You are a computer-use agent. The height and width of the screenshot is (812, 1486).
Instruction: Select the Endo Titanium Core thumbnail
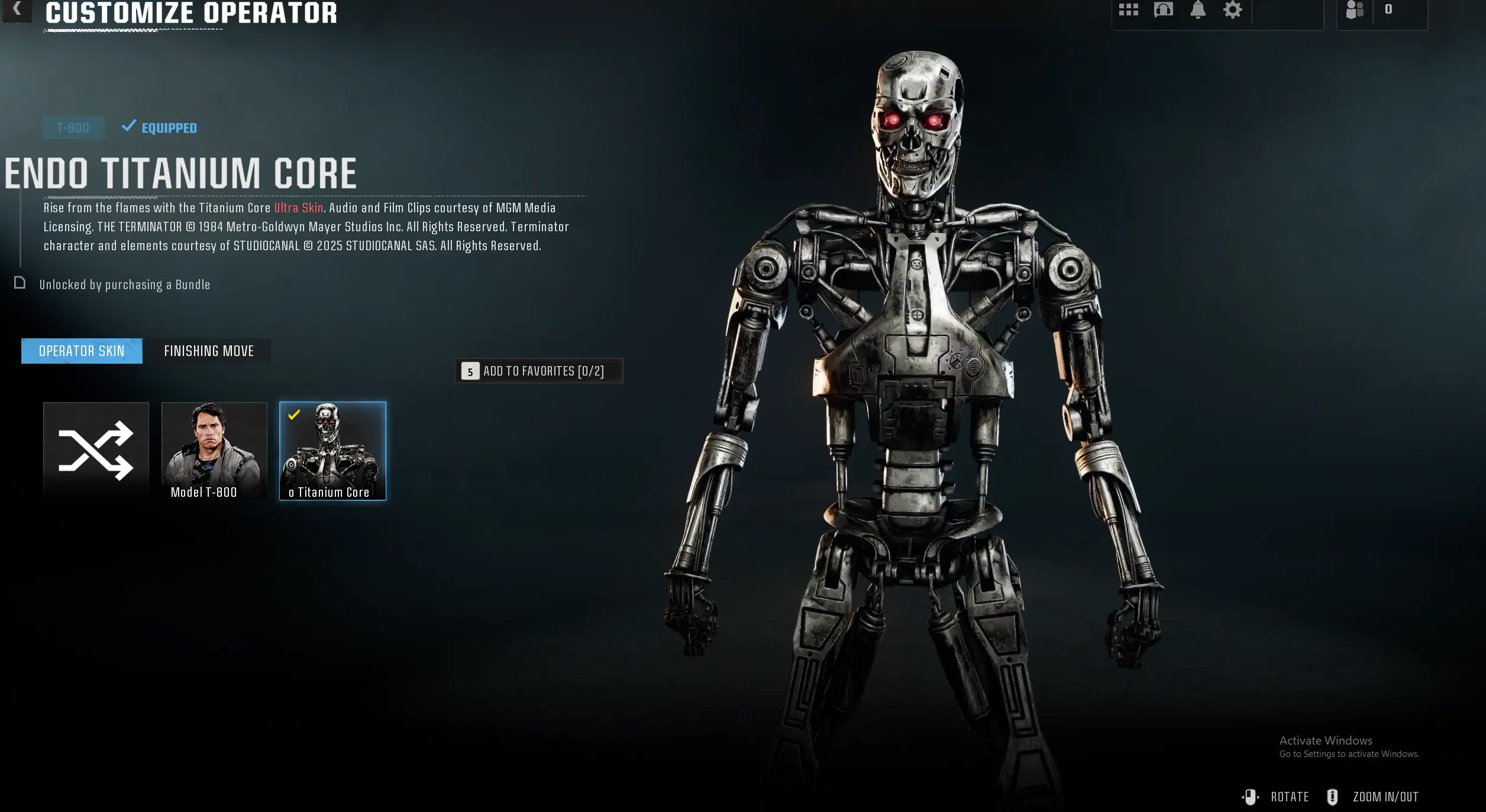coord(333,452)
